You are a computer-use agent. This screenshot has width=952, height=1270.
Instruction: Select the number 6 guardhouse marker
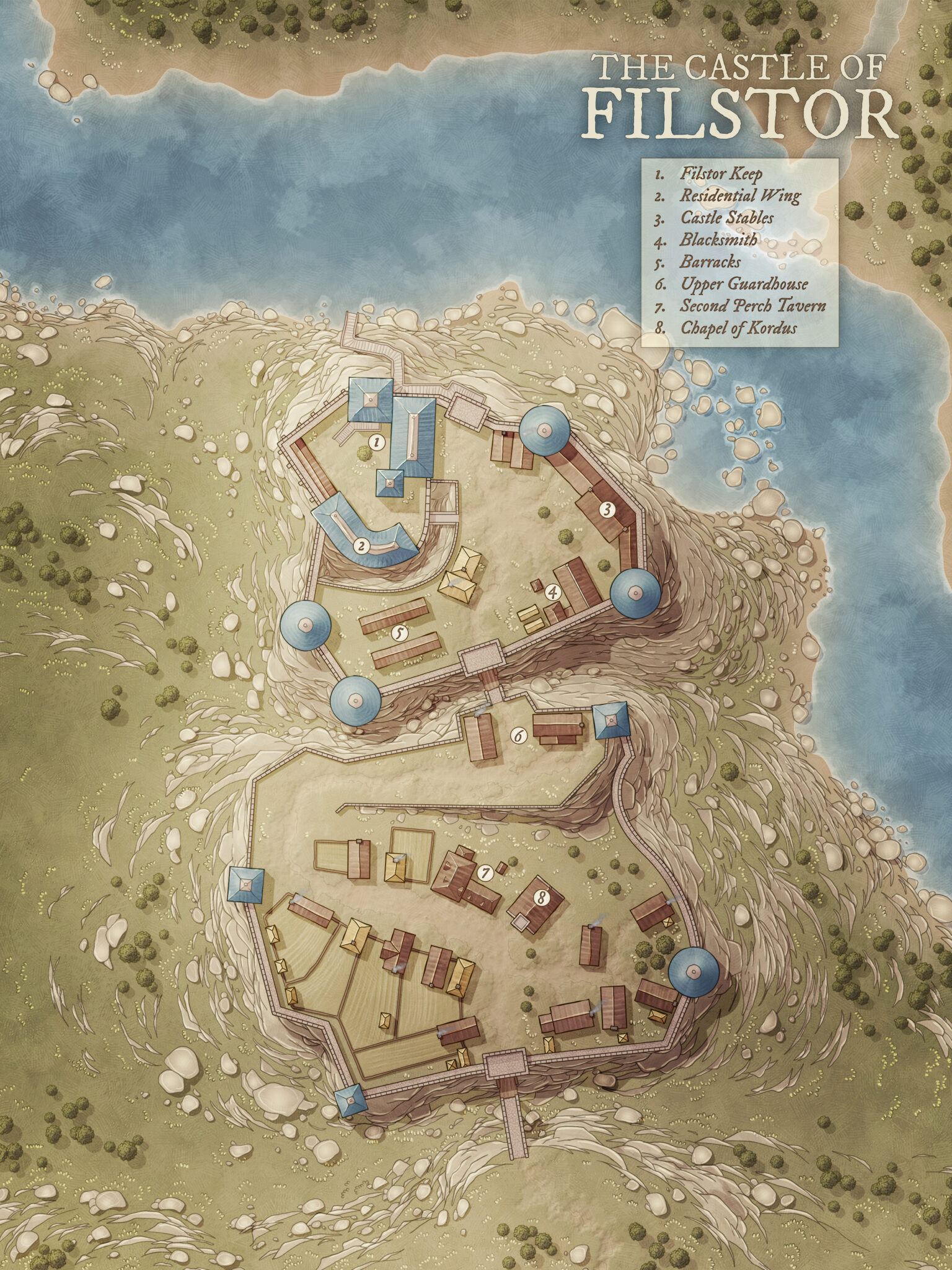(x=518, y=735)
